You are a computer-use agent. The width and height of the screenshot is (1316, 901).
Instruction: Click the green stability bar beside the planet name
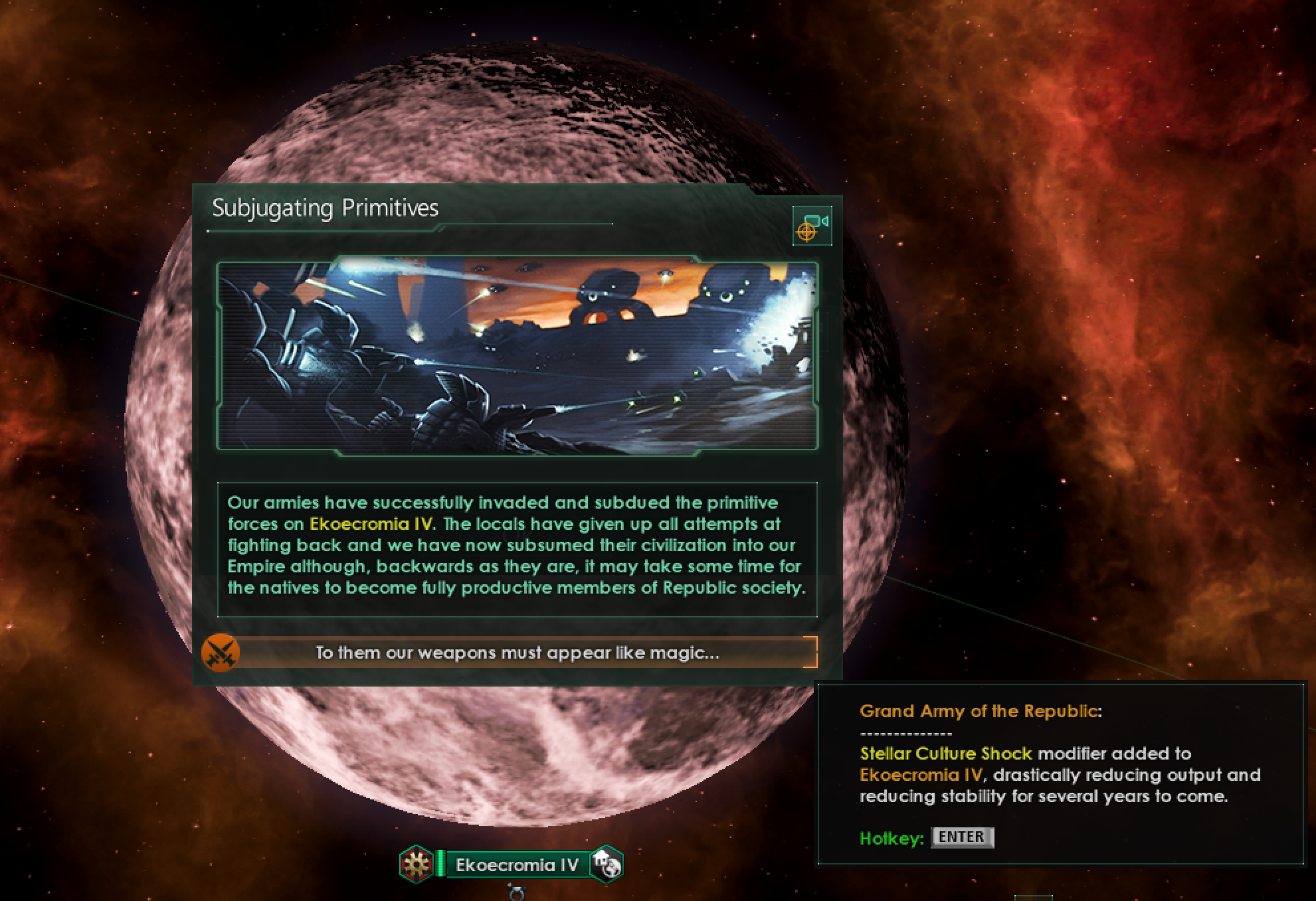(x=440, y=863)
